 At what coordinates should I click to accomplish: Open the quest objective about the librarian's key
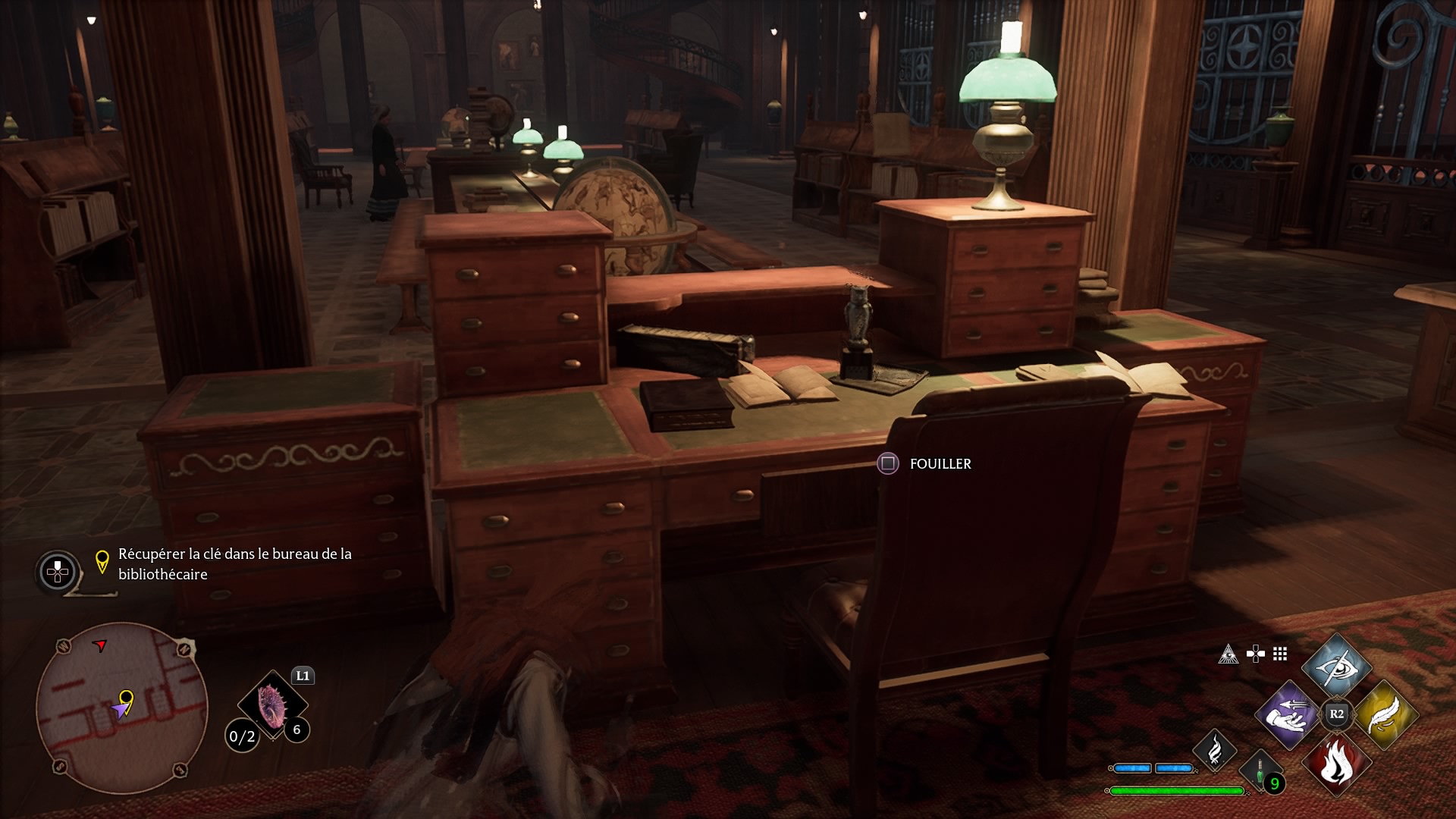[234, 563]
